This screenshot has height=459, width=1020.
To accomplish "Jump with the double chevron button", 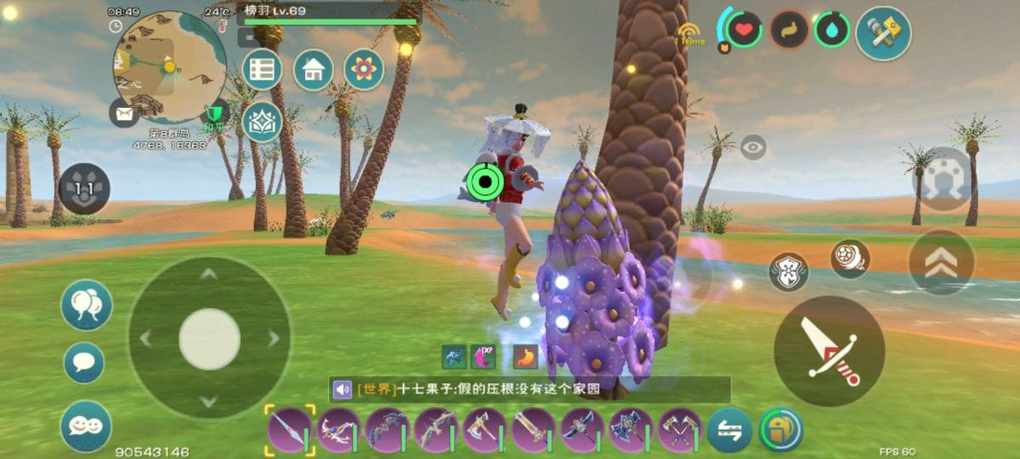I will (x=941, y=262).
